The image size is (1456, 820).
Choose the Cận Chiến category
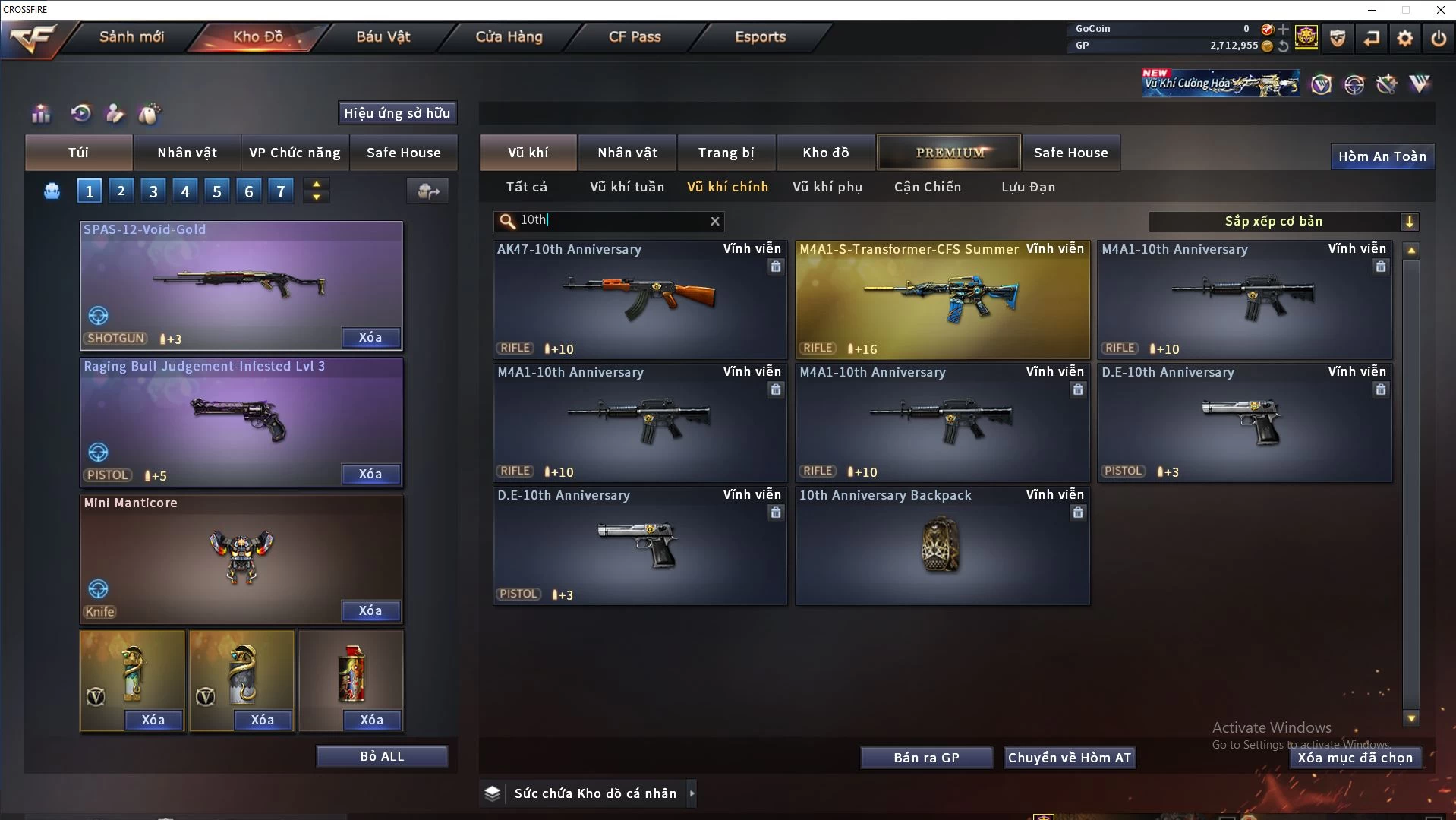click(927, 187)
